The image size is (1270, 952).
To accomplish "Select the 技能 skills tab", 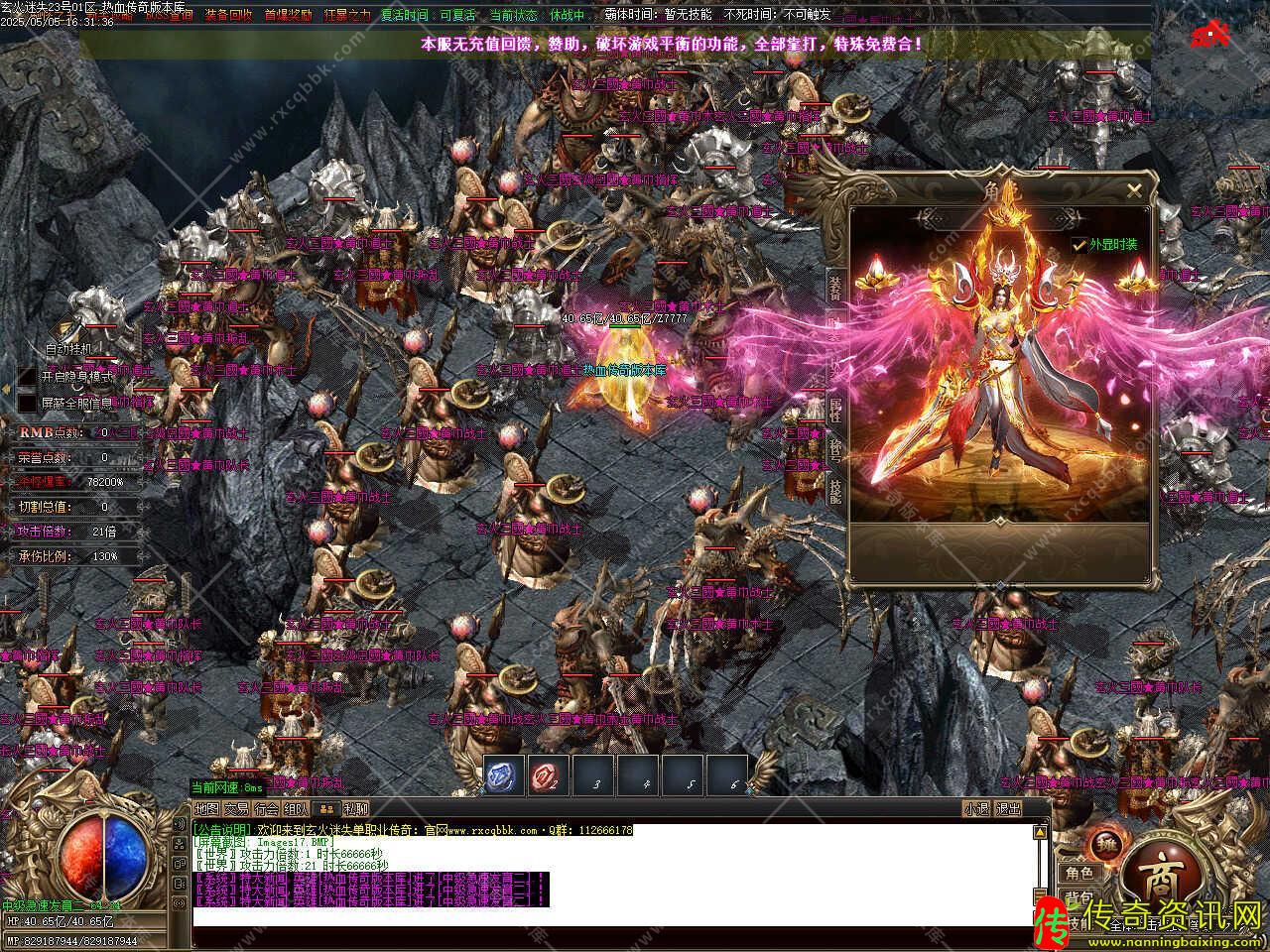I will [x=835, y=488].
